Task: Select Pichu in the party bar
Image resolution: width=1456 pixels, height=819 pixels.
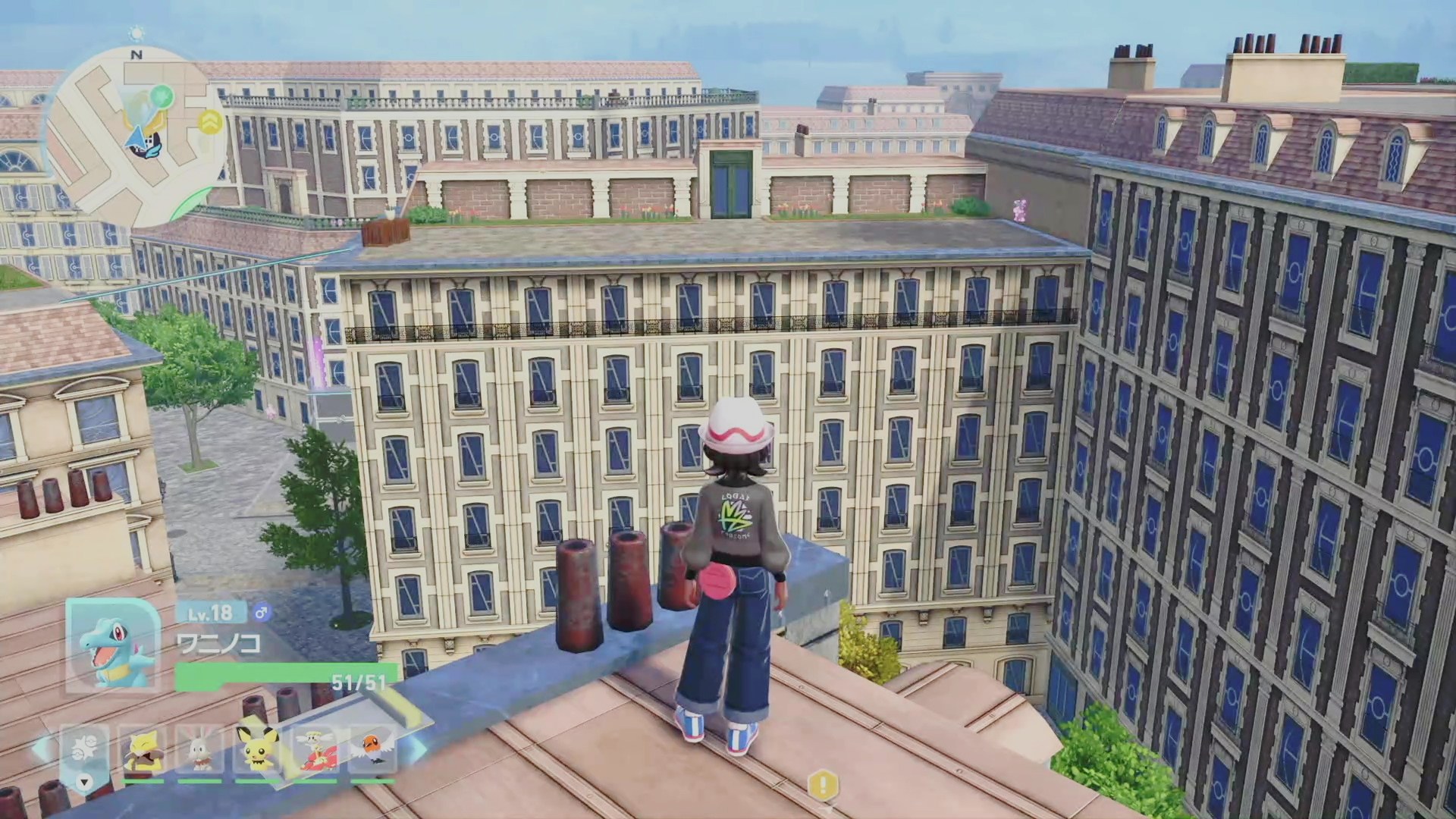Action: coord(256,751)
